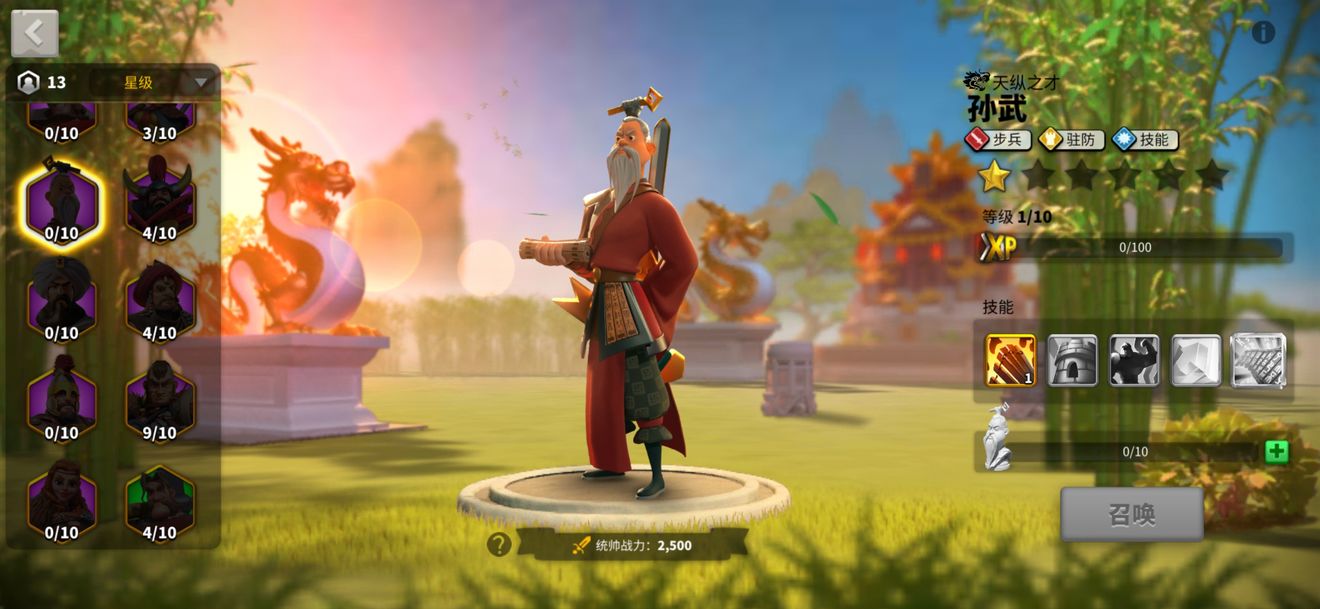Viewport: 1320px width, 609px height.
Task: View the active fiery fist skill
Action: (1011, 360)
